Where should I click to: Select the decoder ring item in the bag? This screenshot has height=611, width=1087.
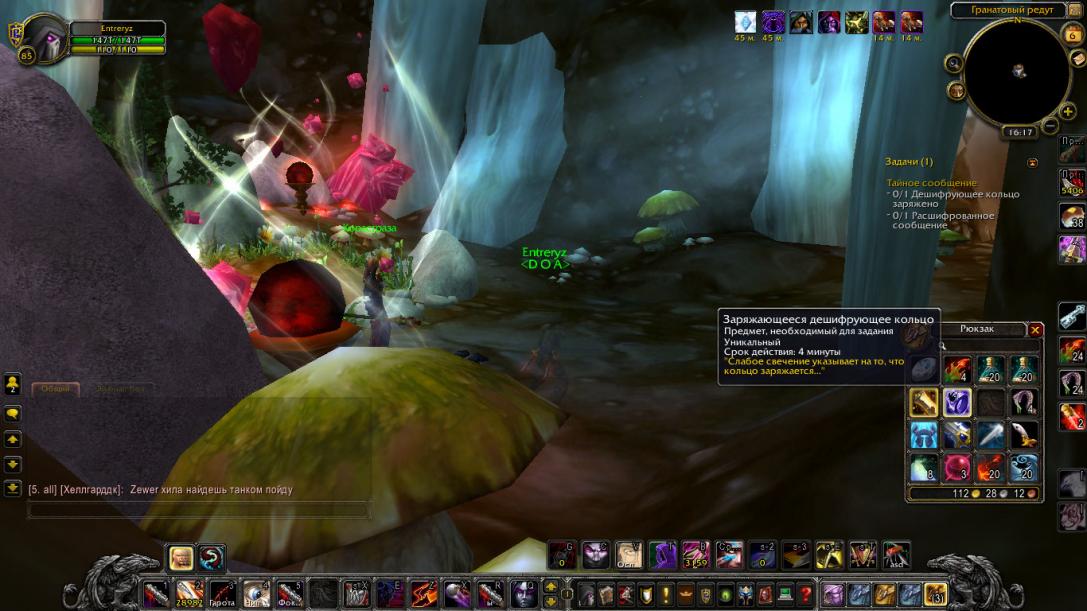957,402
